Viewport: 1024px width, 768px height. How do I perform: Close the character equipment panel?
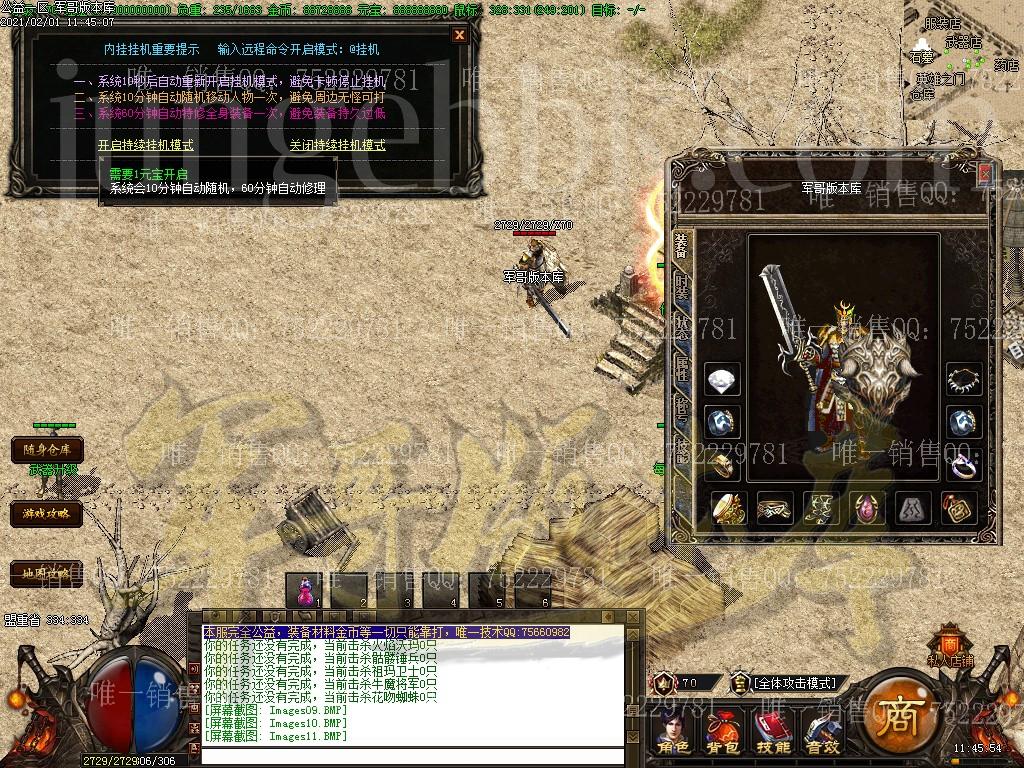click(984, 174)
